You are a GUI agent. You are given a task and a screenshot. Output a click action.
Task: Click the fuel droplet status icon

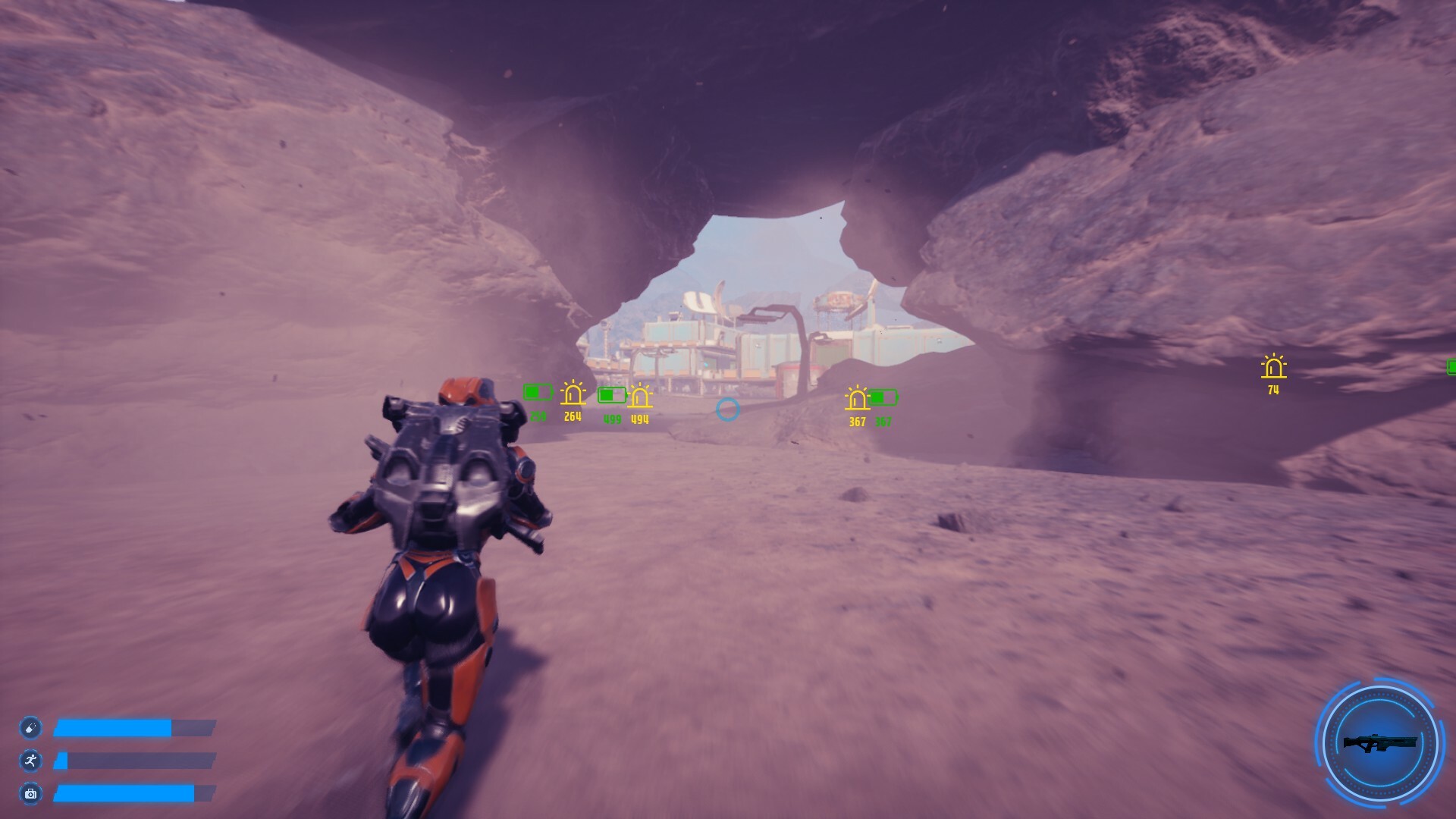click(30, 726)
